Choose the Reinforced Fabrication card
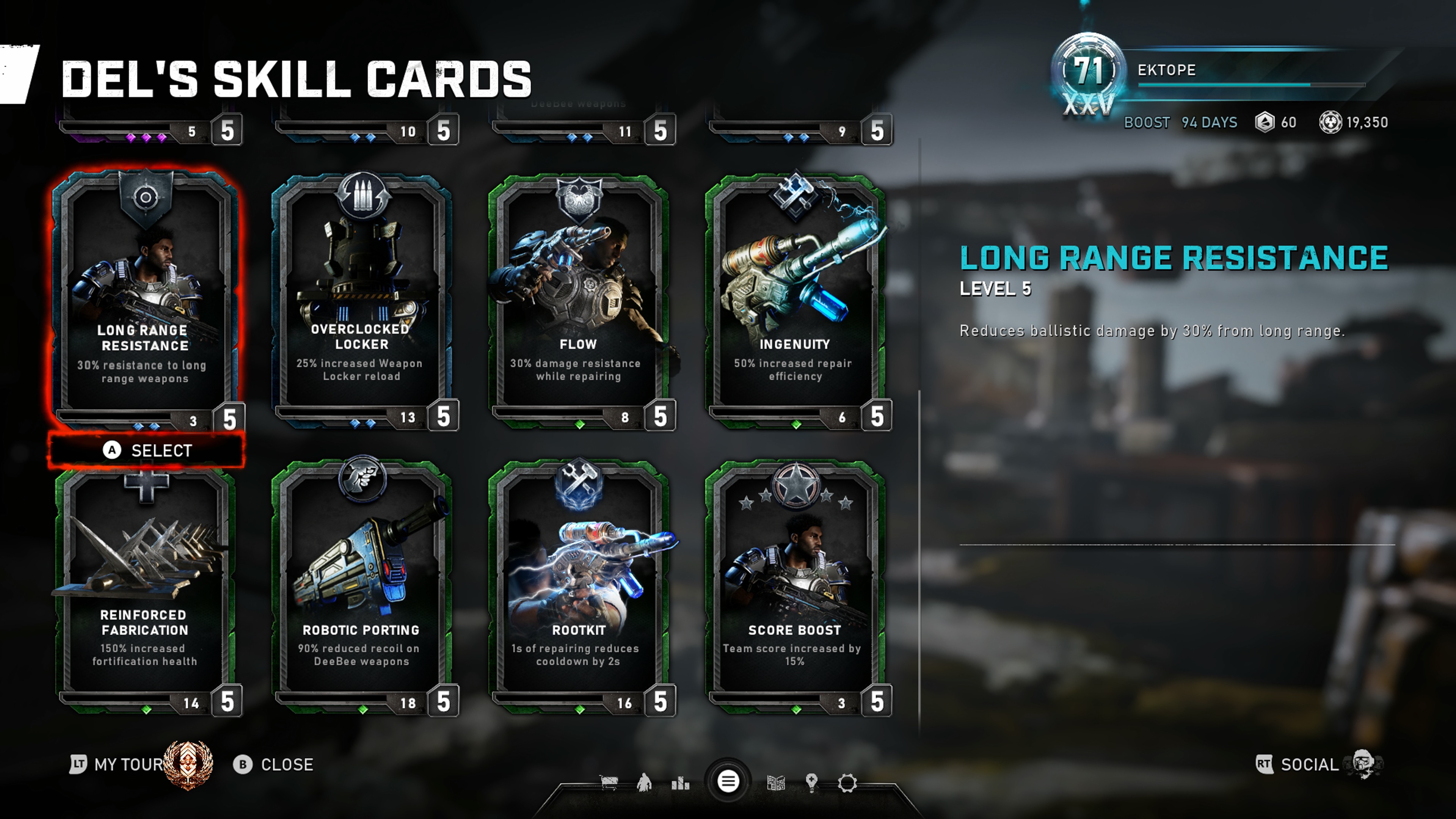Viewport: 1456px width, 819px height. pos(145,588)
